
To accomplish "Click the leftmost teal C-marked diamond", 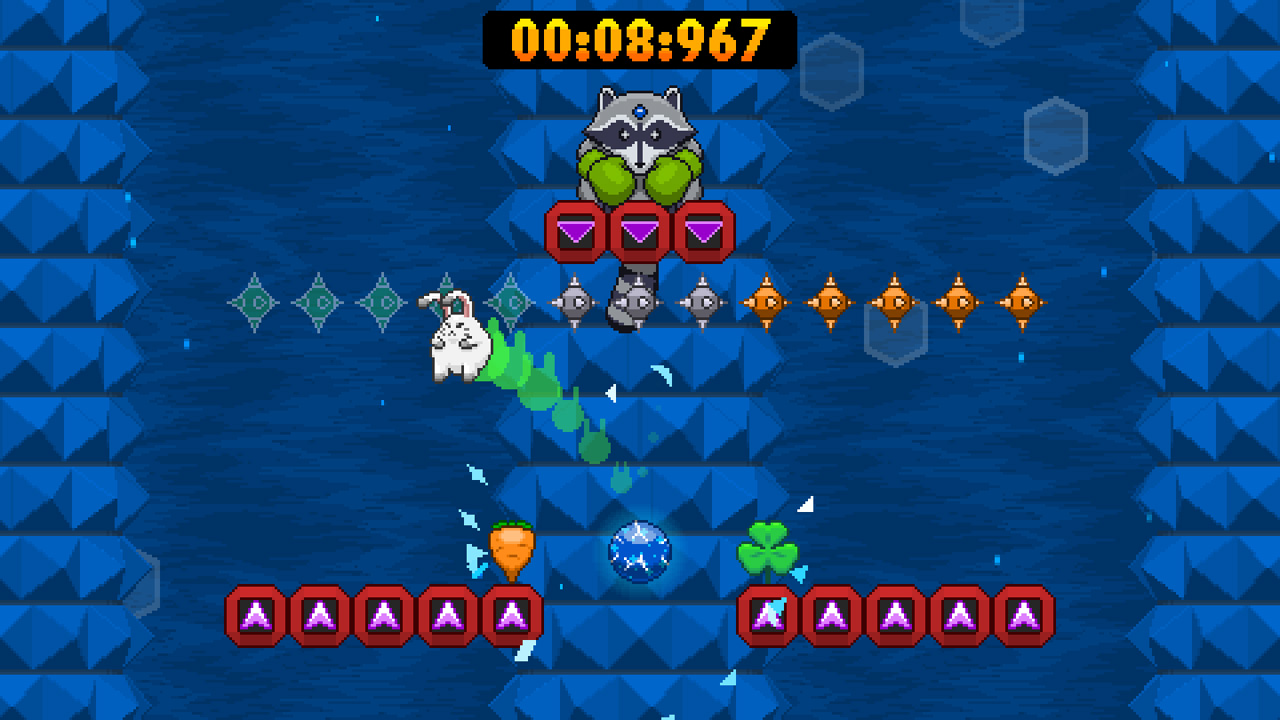I will [256, 300].
